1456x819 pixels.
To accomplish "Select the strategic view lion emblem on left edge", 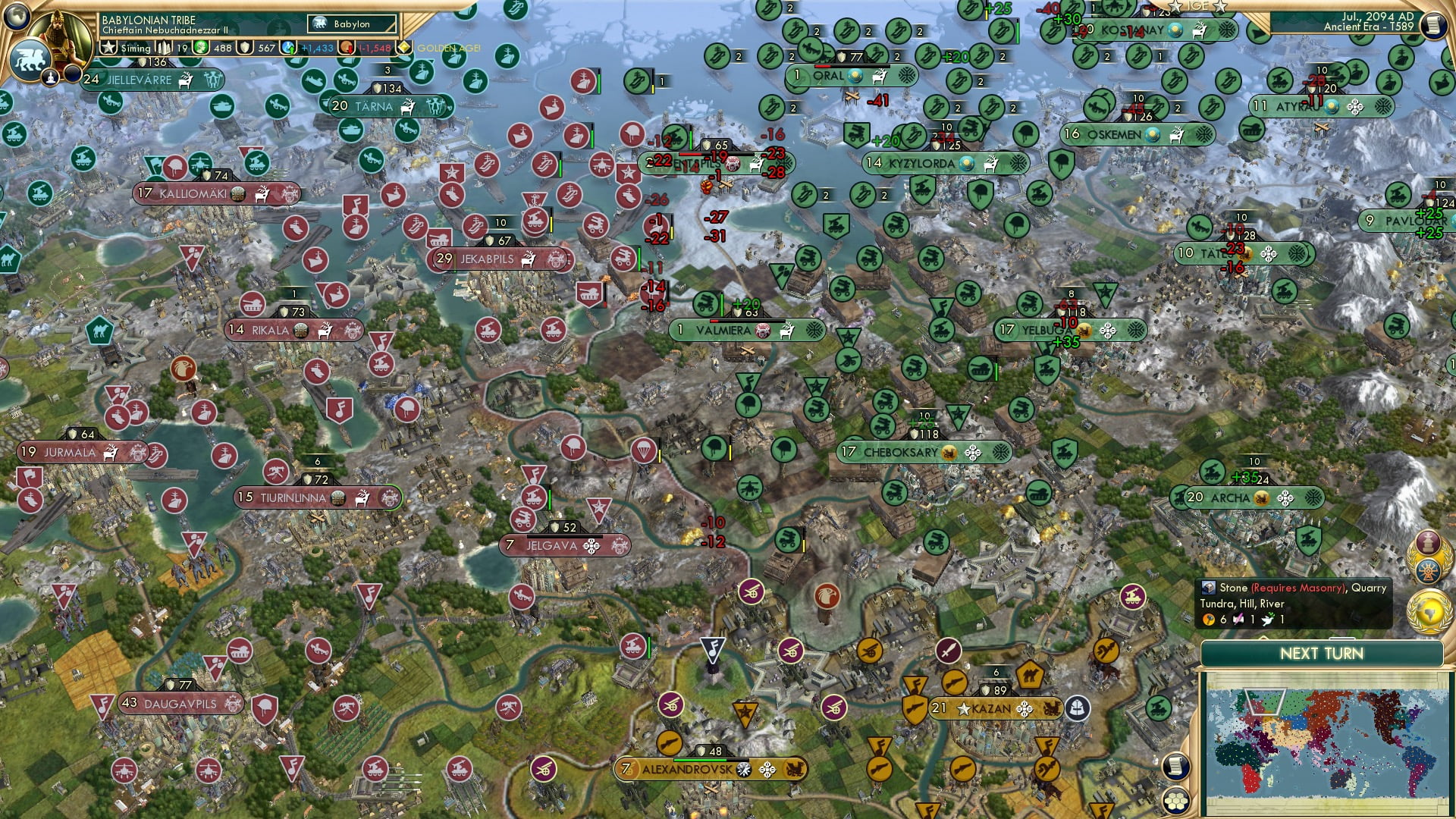I will pyautogui.click(x=32, y=60).
